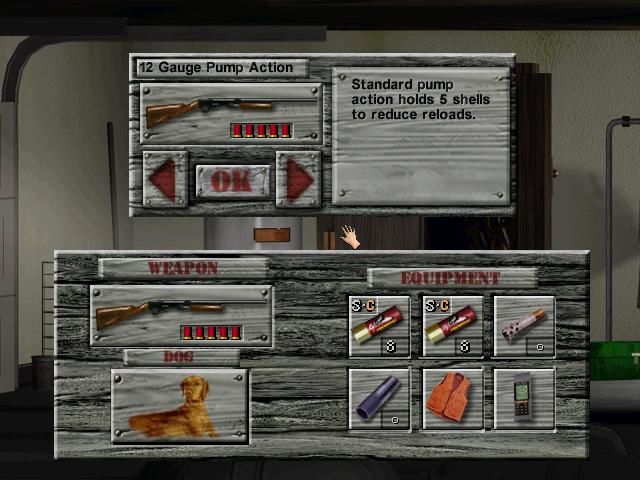Image resolution: width=640 pixels, height=480 pixels.
Task: Select the shotgun slot under the Weapon heading
Action: click(x=181, y=316)
